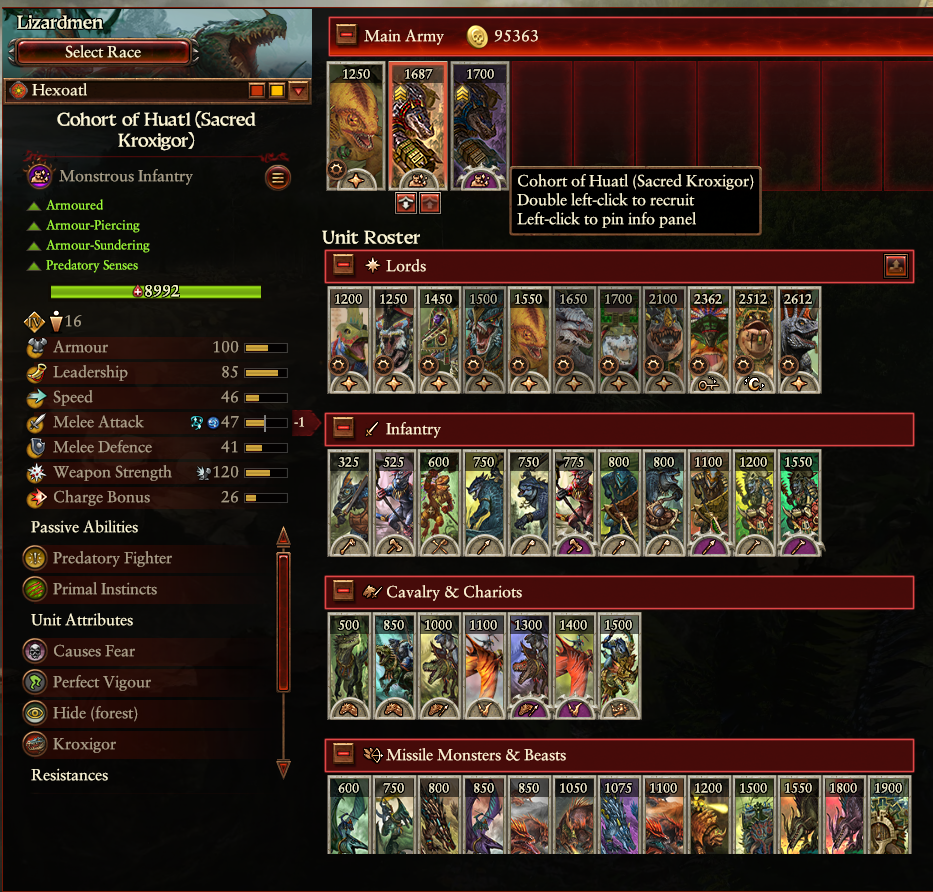This screenshot has height=892, width=933.
Task: Add the 500-cost cavalry unit card
Action: [x=349, y=666]
